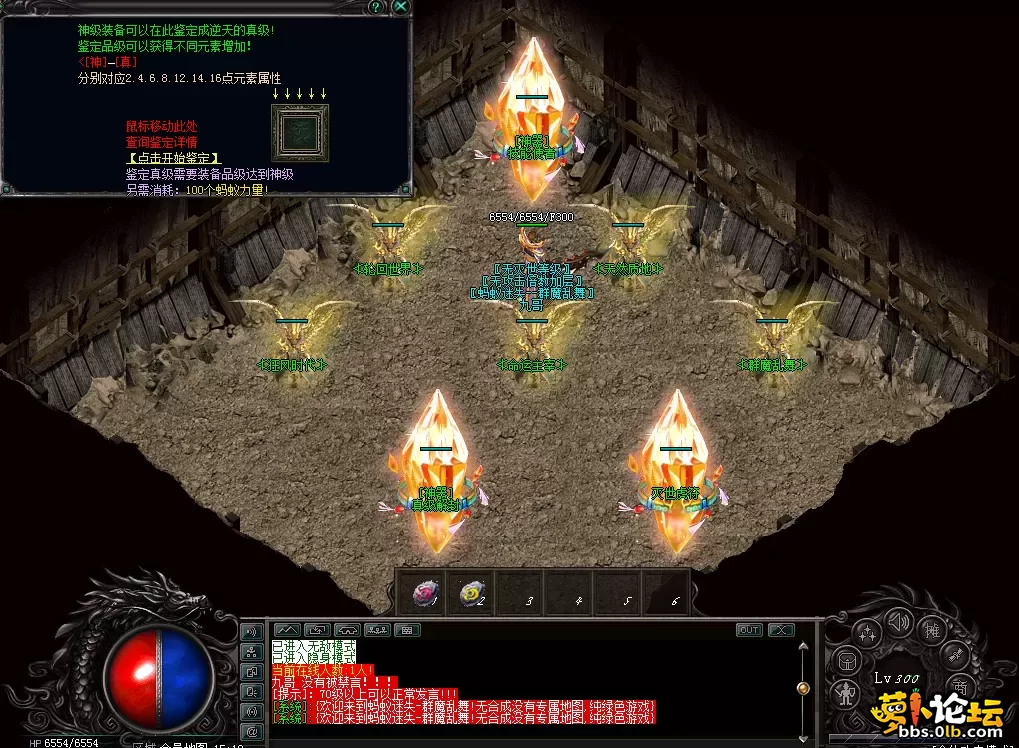Open the bag inventory icon
The height and width of the screenshot is (748, 1019).
846,661
